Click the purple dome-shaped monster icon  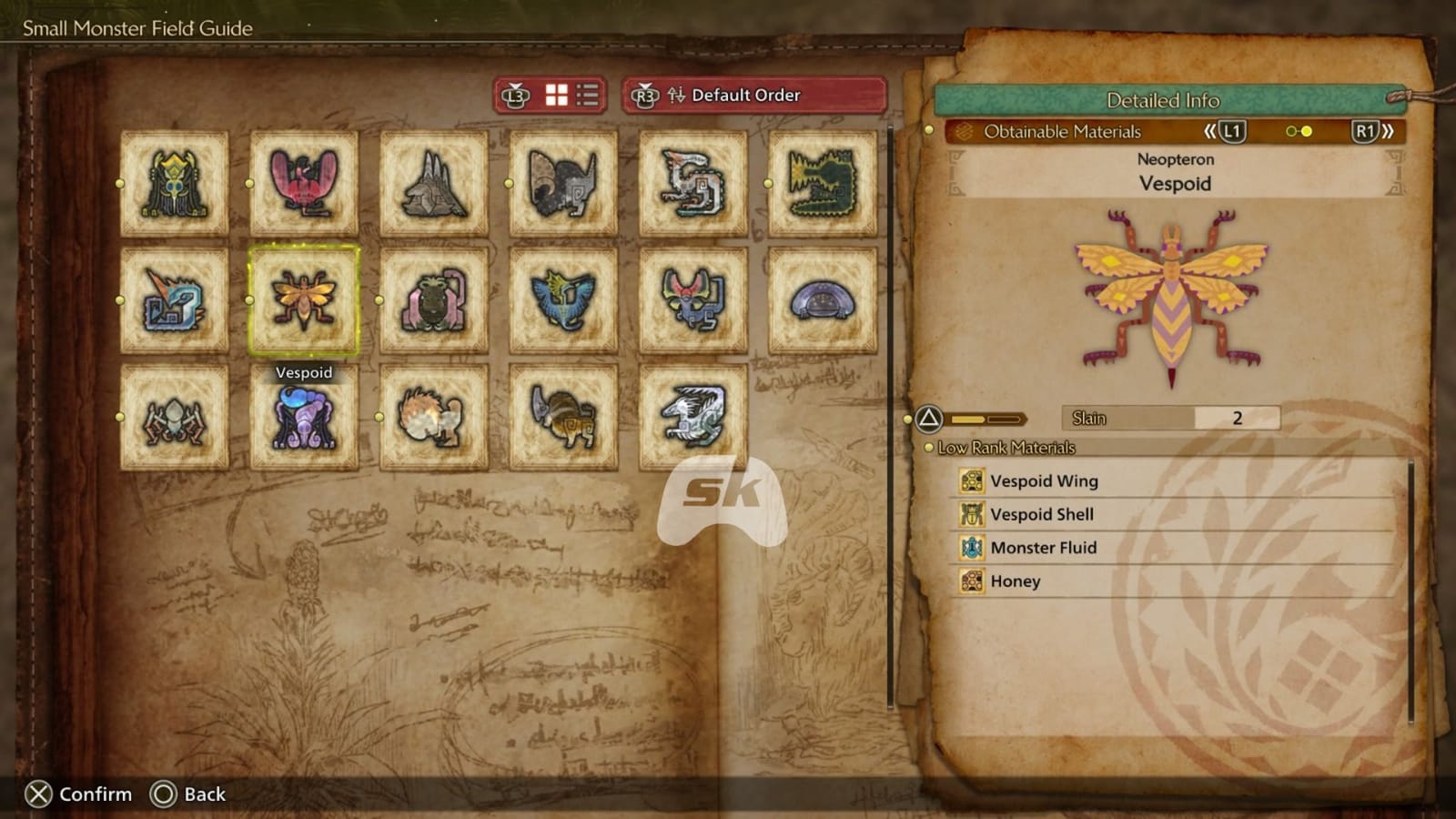tap(820, 302)
